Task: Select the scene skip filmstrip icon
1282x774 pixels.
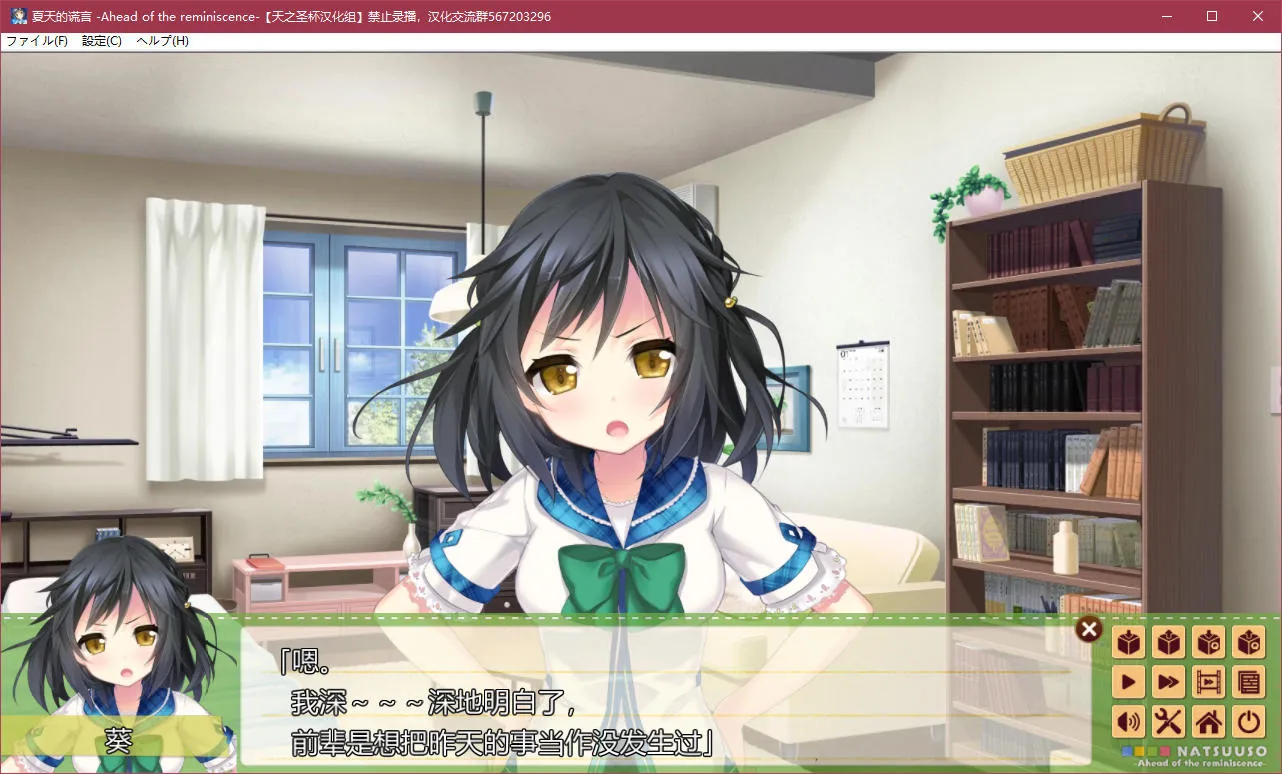Action: click(x=1208, y=682)
